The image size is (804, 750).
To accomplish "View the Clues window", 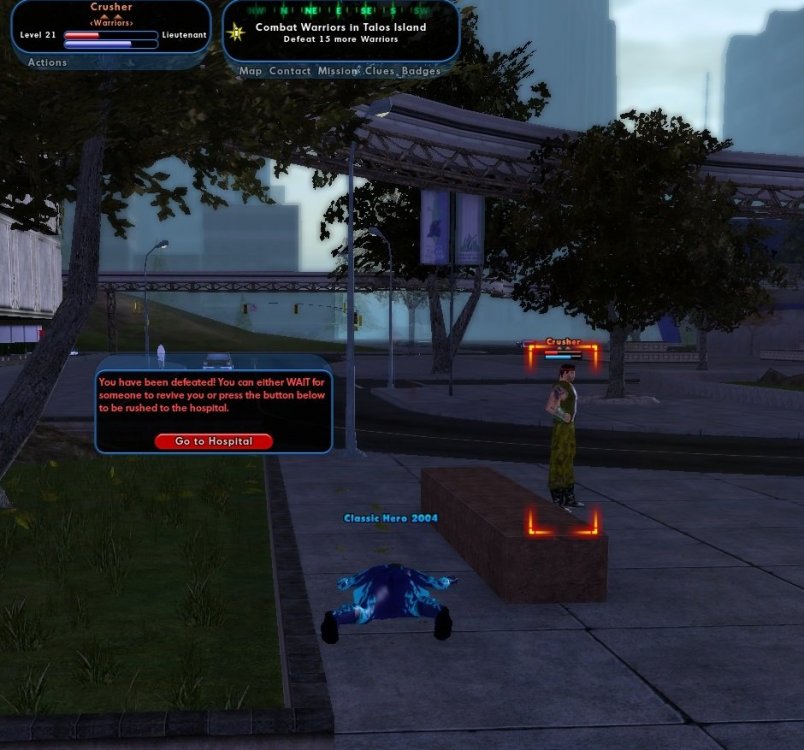I will click(x=379, y=72).
